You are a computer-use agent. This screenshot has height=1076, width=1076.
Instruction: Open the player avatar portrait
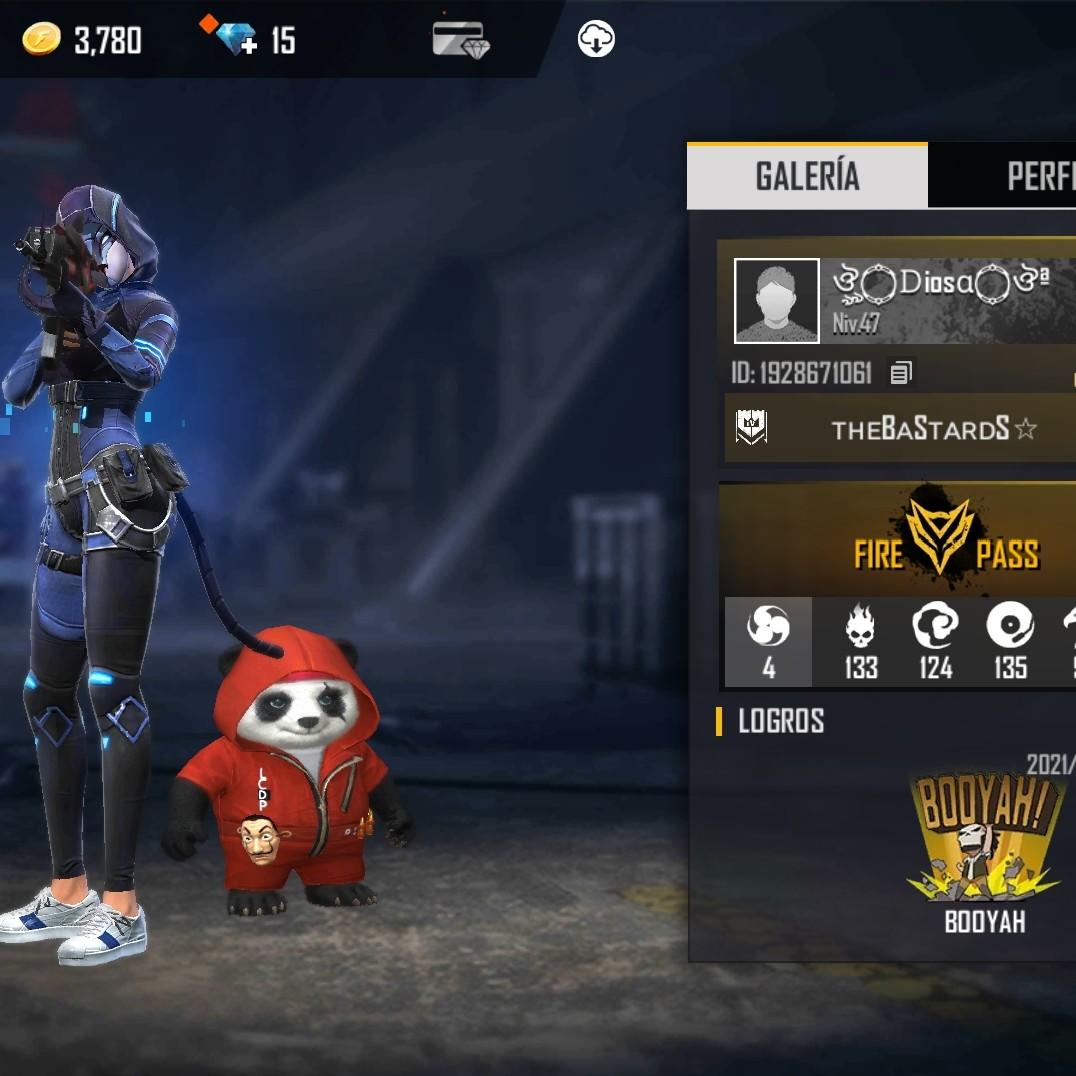click(x=777, y=301)
